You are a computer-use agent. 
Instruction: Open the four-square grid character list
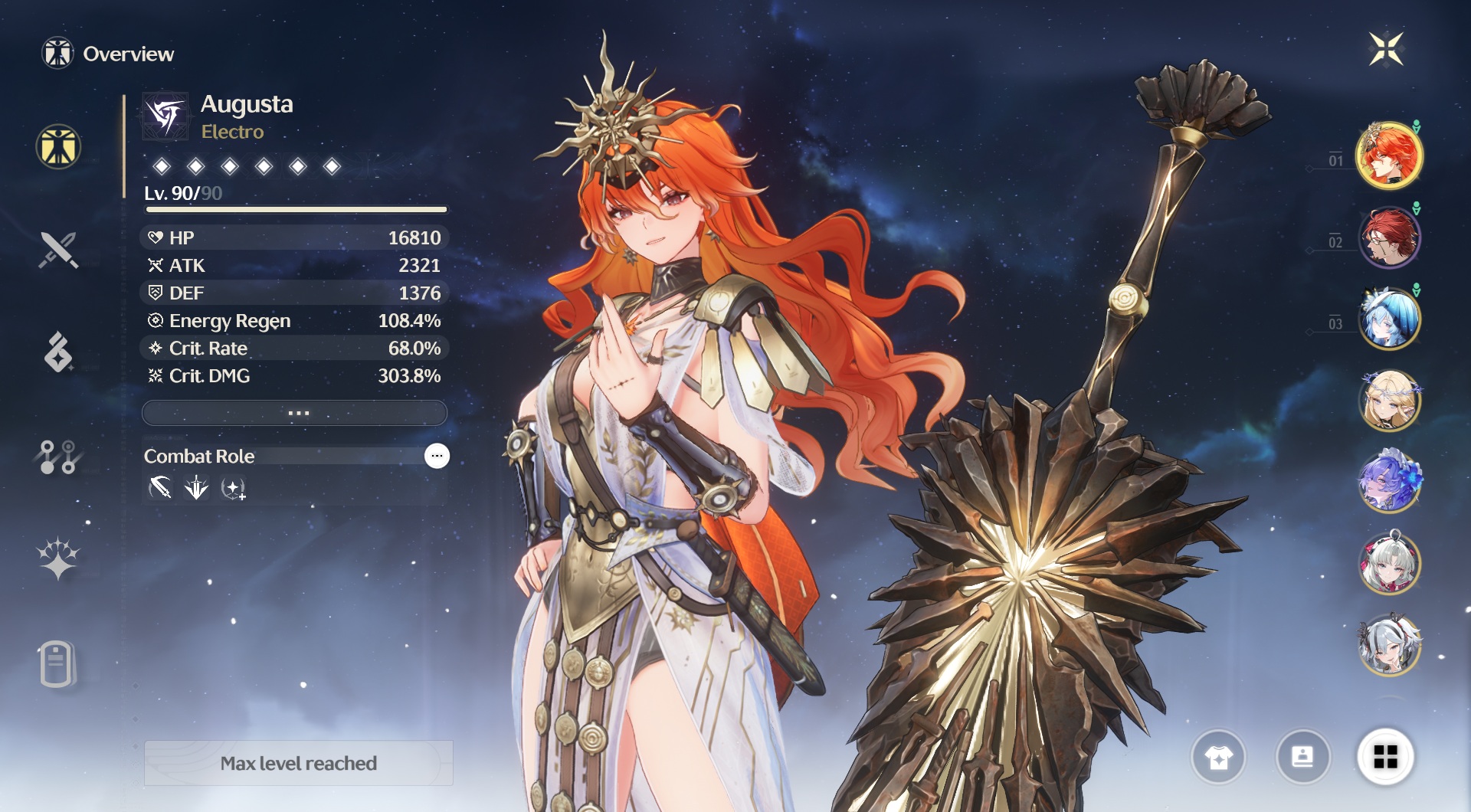[1385, 758]
